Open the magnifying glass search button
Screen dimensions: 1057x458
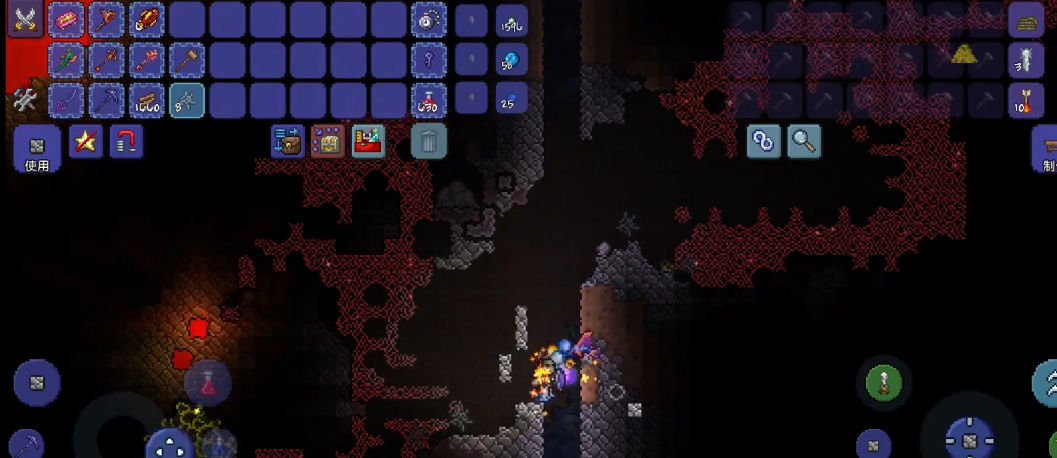tap(804, 142)
